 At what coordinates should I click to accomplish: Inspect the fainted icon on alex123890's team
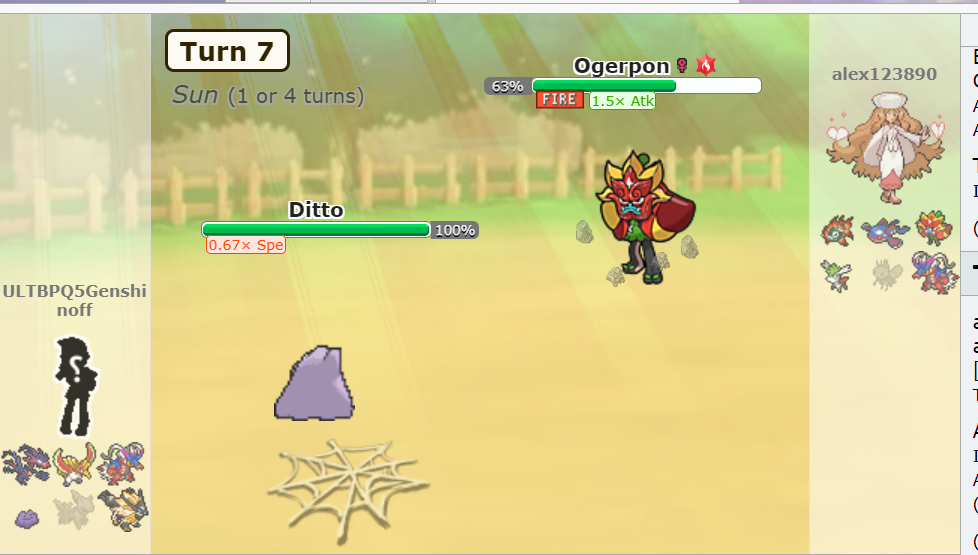tap(885, 274)
